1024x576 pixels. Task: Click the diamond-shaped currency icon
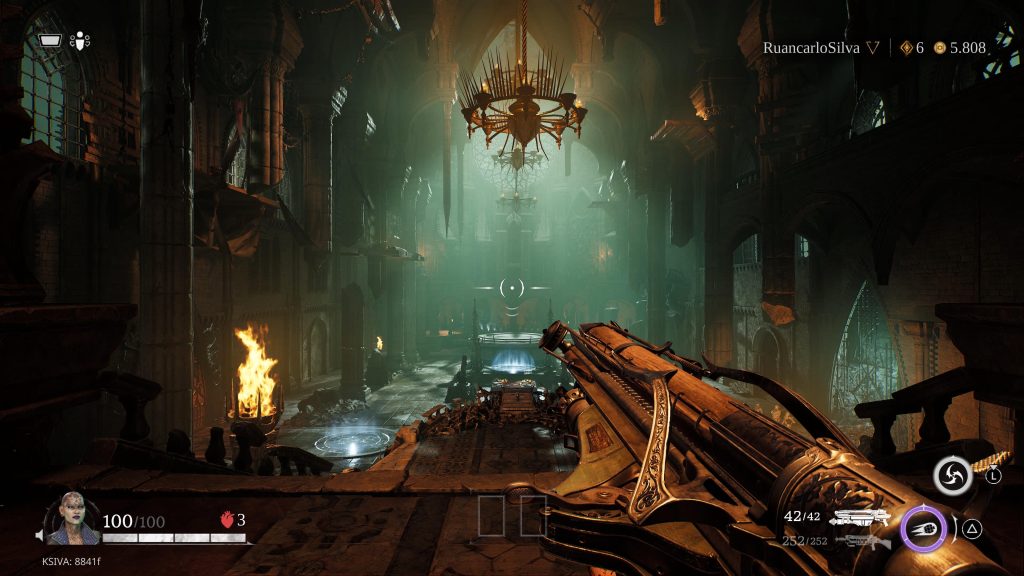click(x=906, y=47)
